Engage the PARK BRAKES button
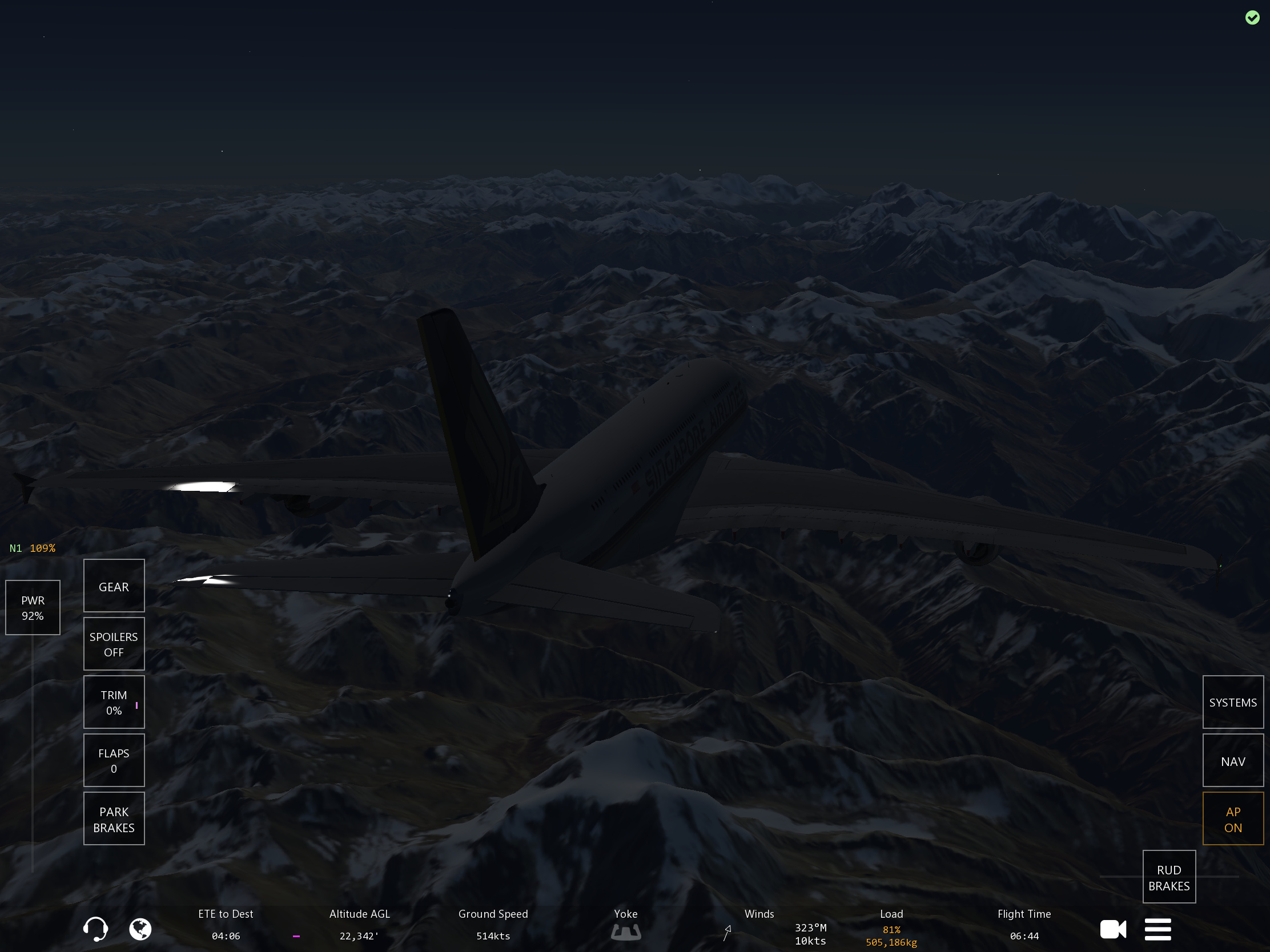 pos(114,819)
